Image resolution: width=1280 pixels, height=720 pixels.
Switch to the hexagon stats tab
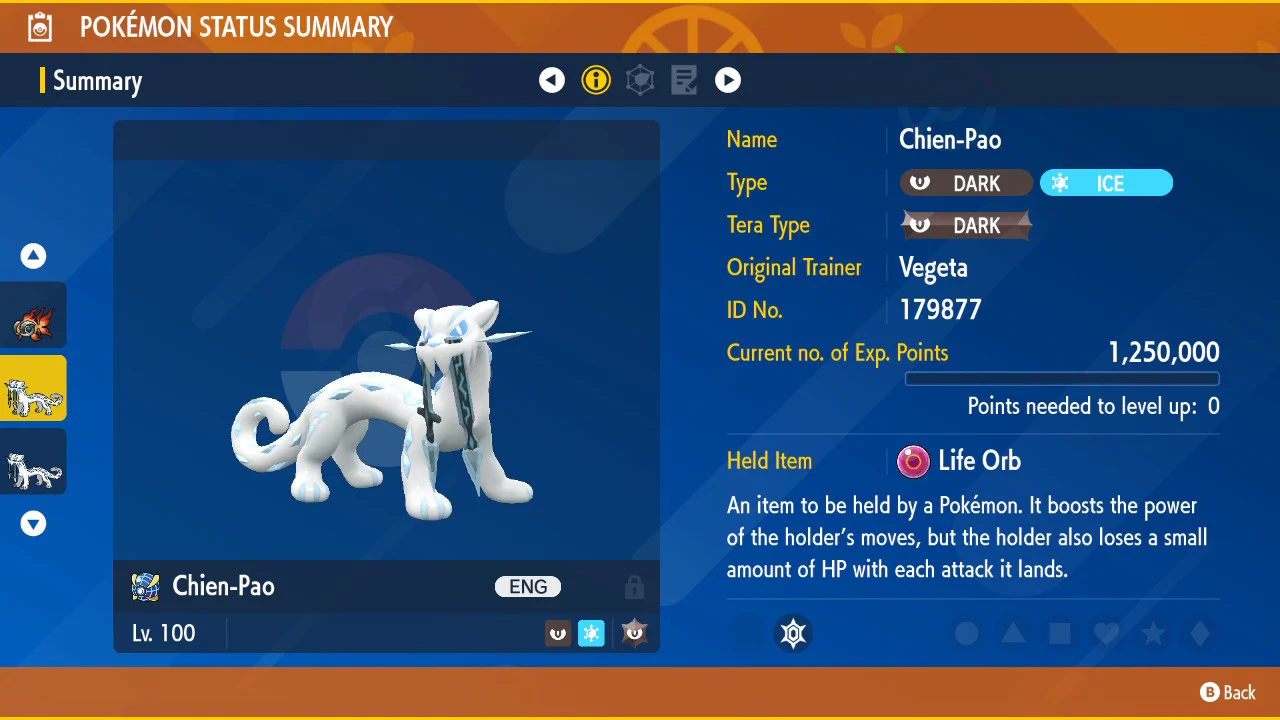pyautogui.click(x=640, y=80)
